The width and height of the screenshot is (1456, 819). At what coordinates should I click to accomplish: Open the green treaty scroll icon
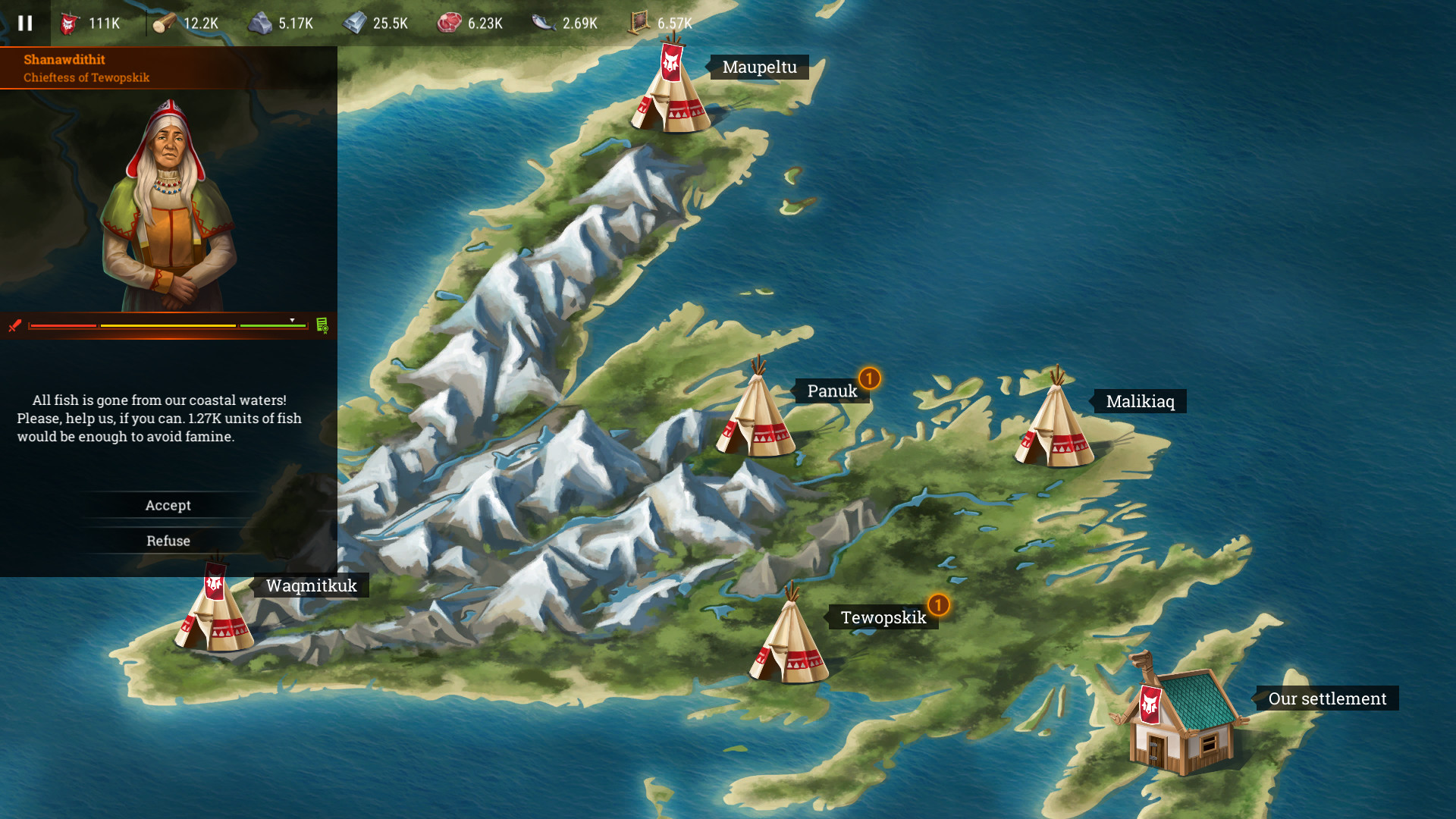(324, 325)
